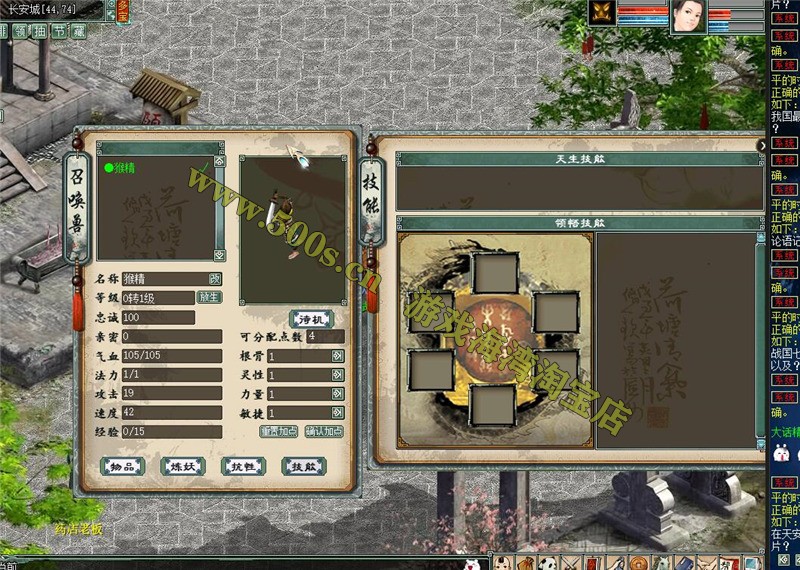Screen dimensions: 800x570
Task: Release the pet with the 放生 button
Action: [208, 297]
